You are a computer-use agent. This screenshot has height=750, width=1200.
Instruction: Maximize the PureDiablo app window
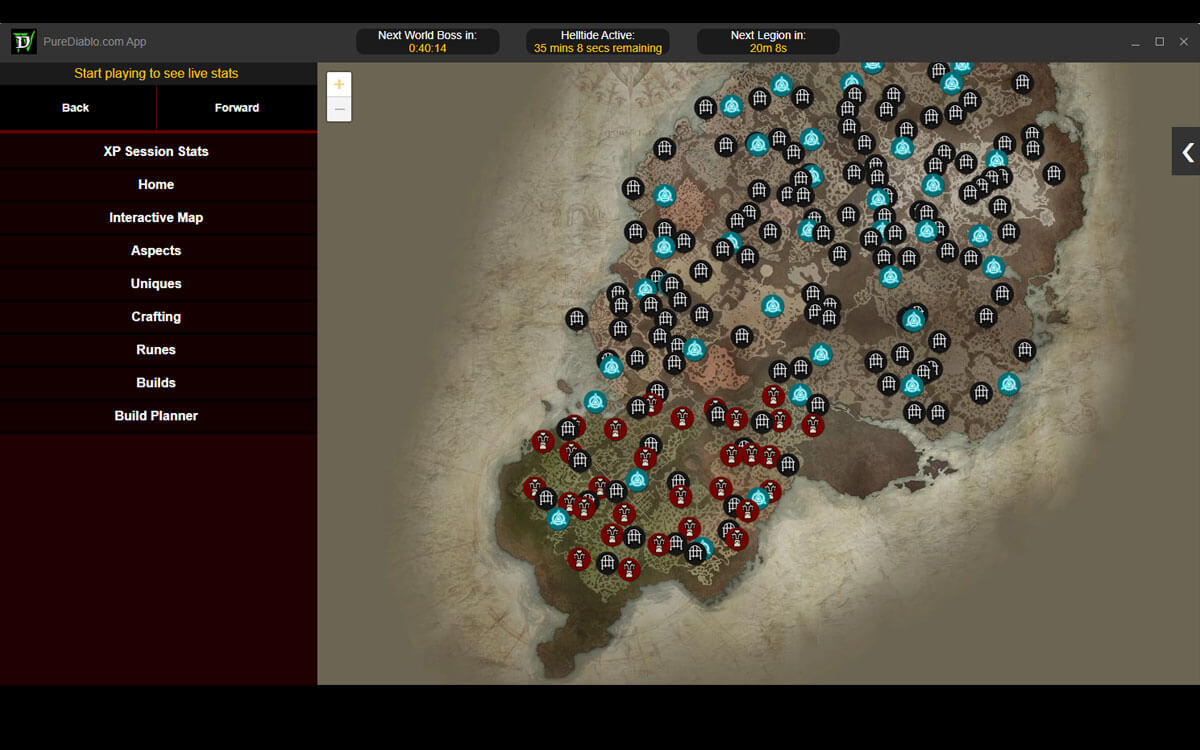[x=1159, y=42]
